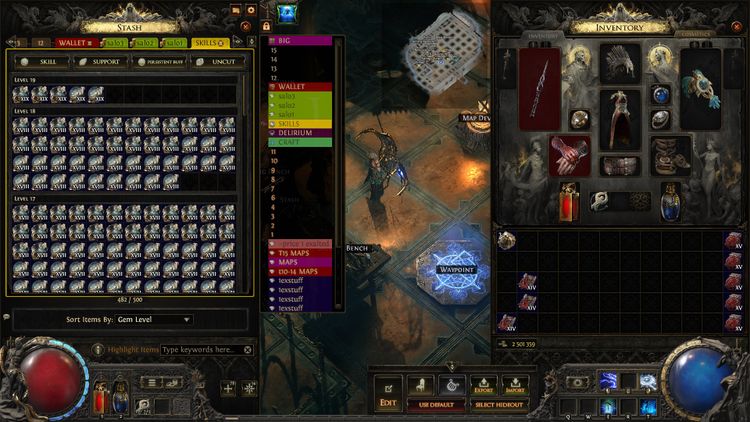Image resolution: width=750 pixels, height=422 pixels.
Task: Show Persistent Buff gems filter
Action: (161, 61)
